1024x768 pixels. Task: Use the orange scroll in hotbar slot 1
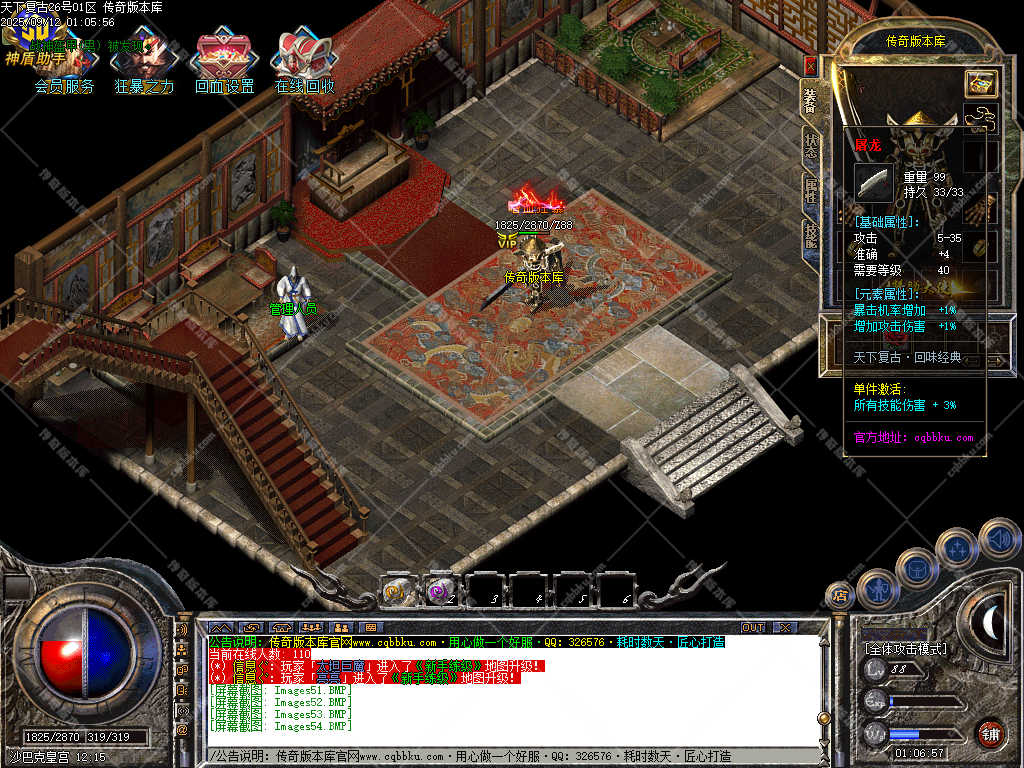coord(397,591)
